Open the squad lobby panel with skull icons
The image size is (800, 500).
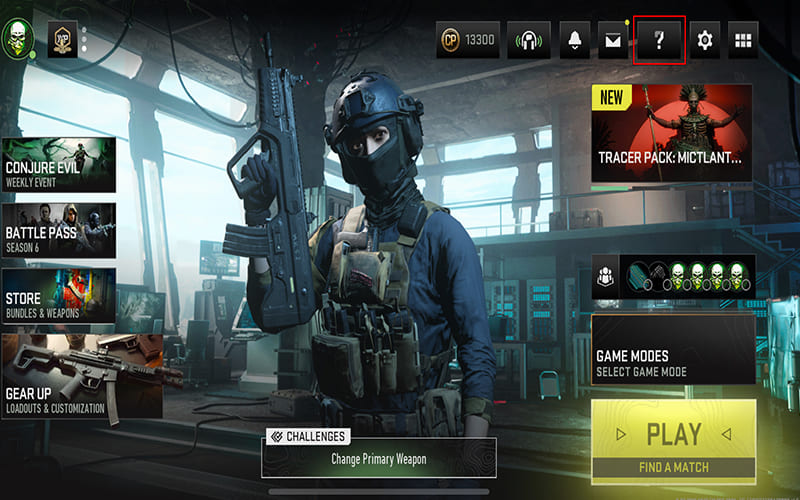coord(673,277)
